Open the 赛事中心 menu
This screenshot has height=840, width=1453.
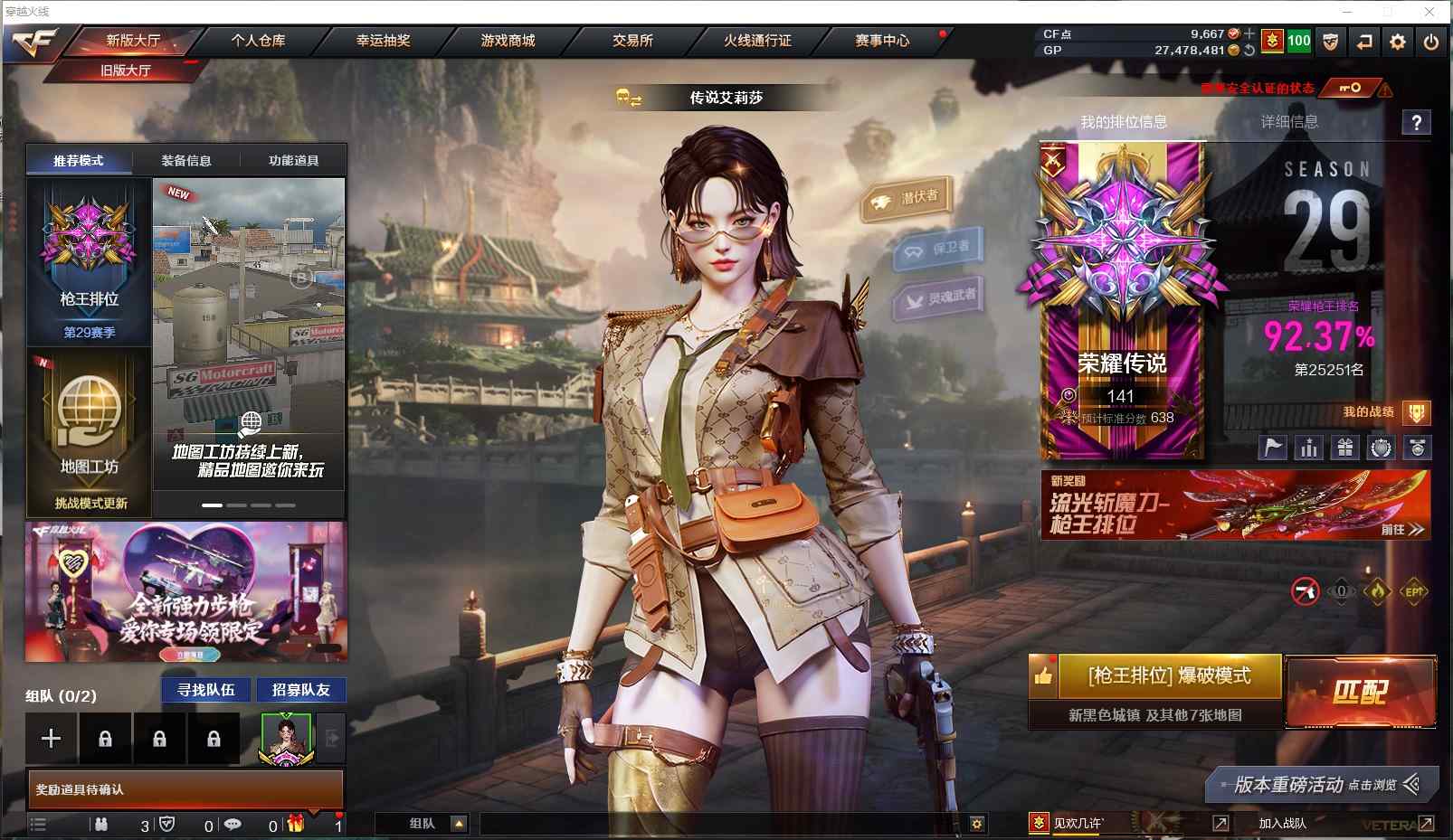tap(882, 41)
